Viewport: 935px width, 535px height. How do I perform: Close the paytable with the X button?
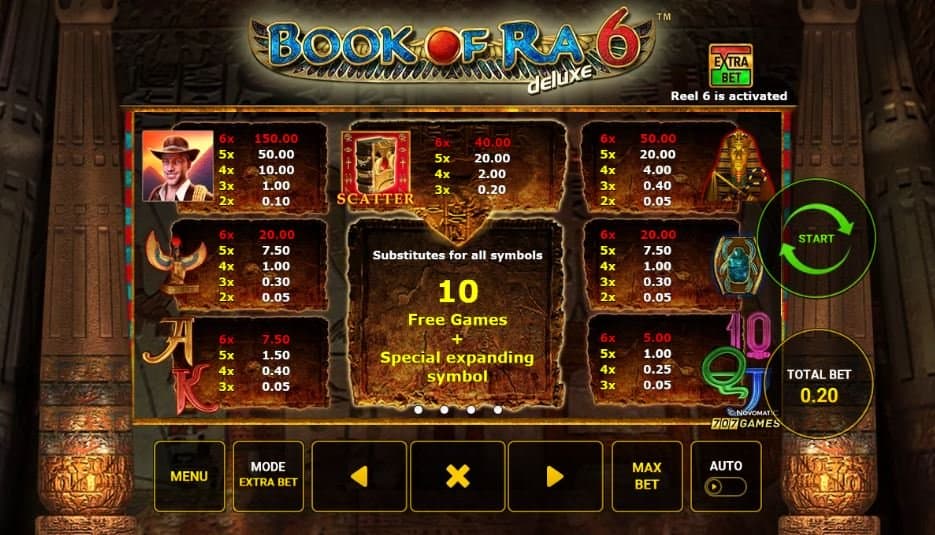pyautogui.click(x=457, y=476)
